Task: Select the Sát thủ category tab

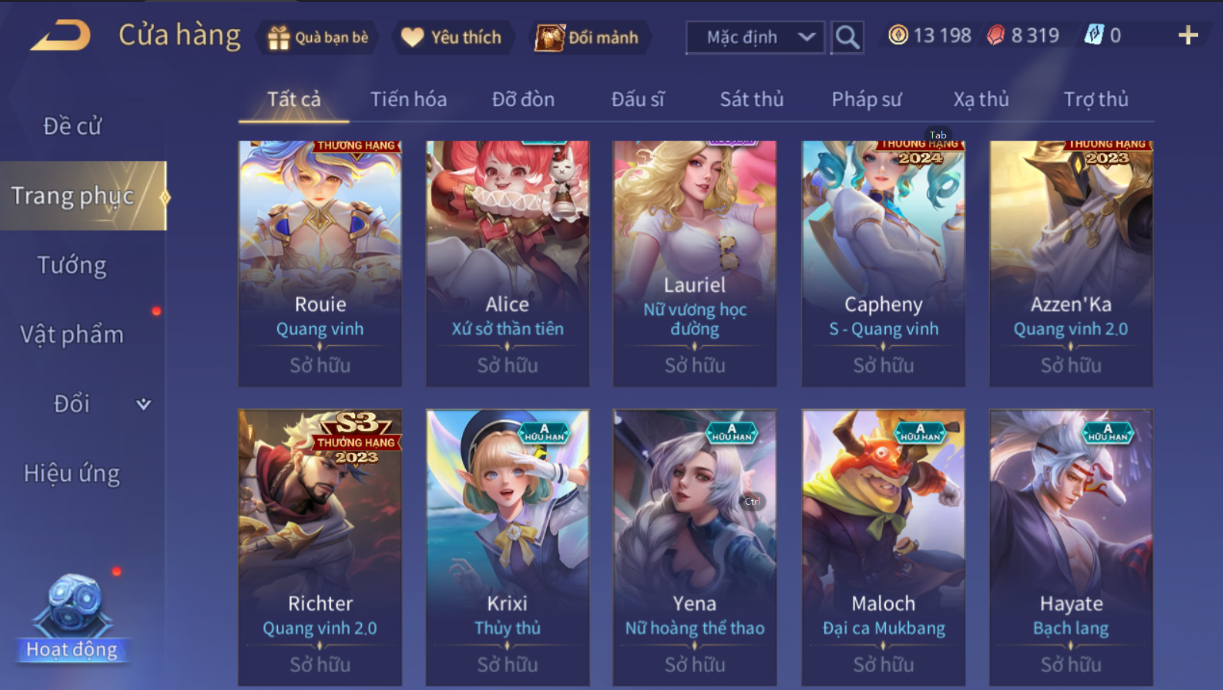Action: [x=751, y=99]
